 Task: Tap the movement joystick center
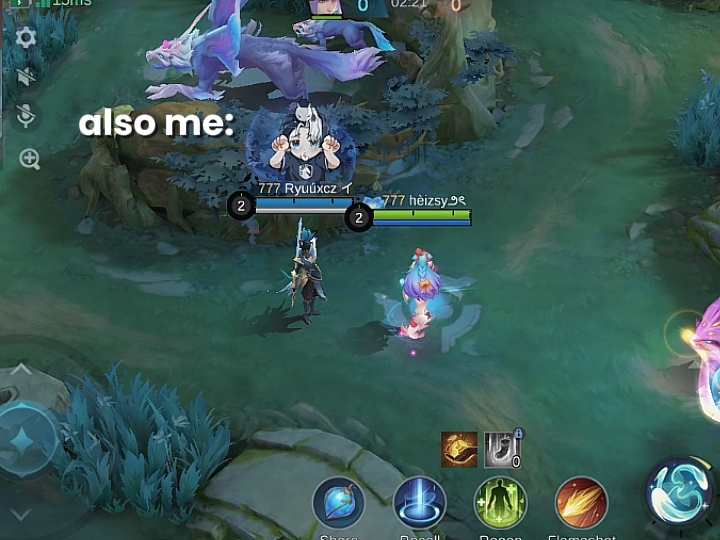22,440
